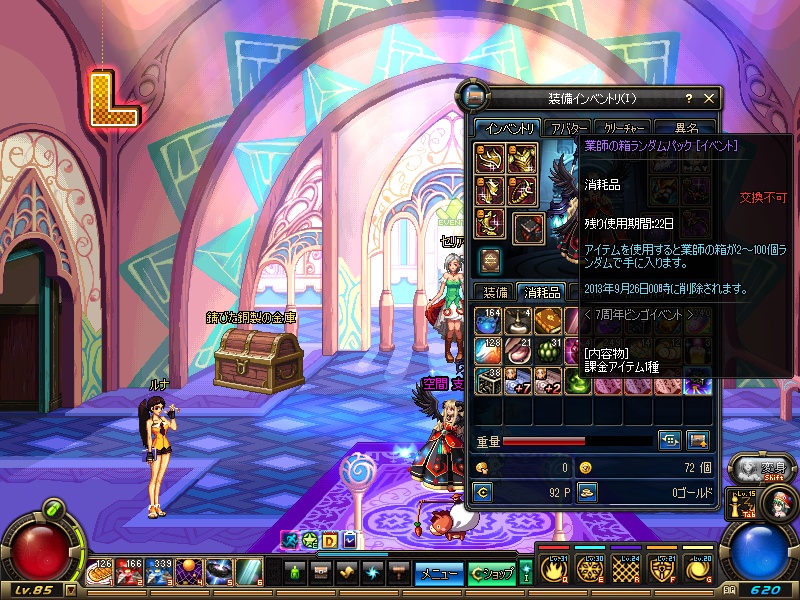Switch to the クリーチャー tab
Image resolution: width=800 pixels, height=600 pixels.
(x=623, y=128)
